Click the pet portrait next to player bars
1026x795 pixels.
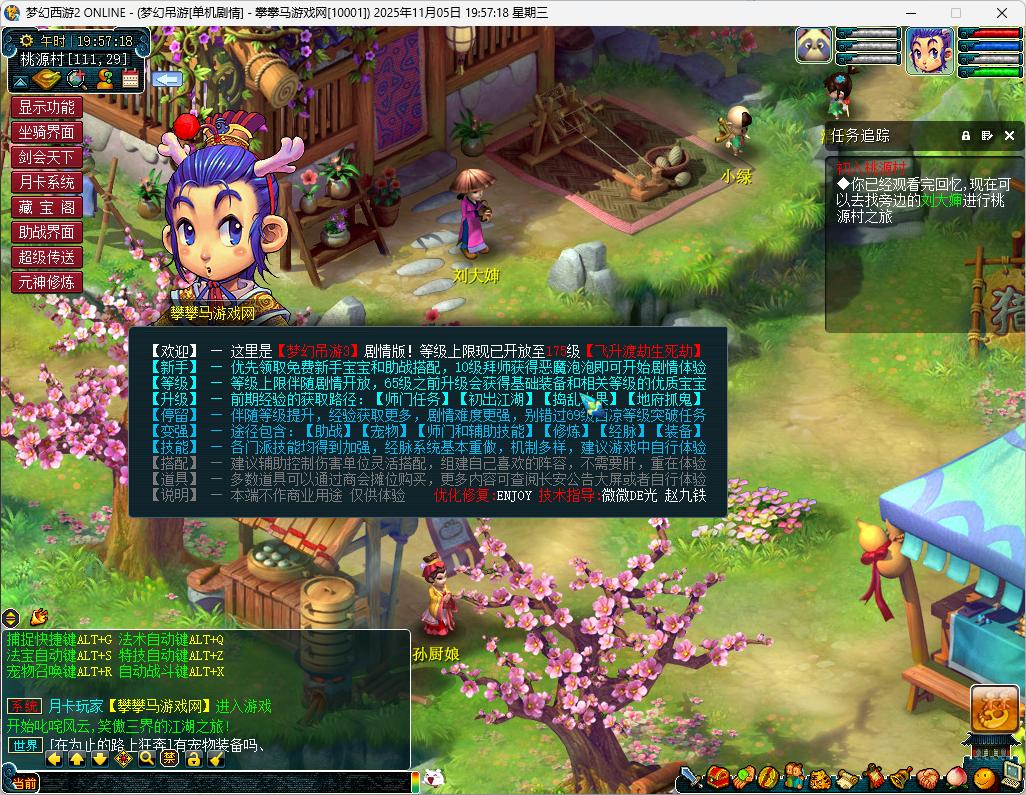pos(814,45)
